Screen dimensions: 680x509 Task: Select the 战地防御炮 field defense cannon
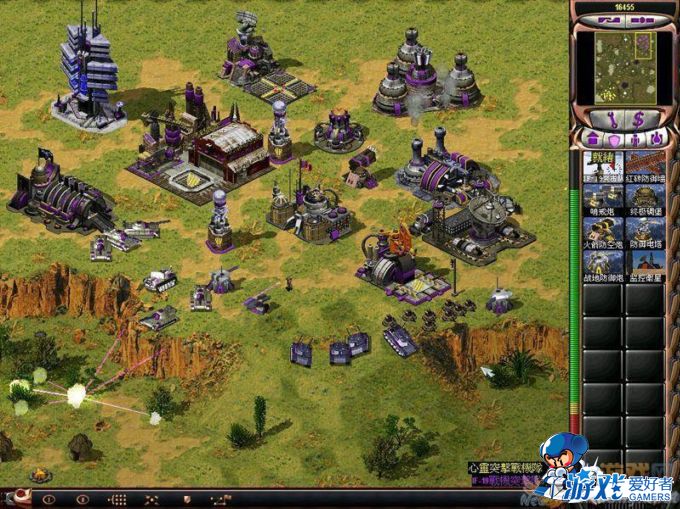point(602,264)
